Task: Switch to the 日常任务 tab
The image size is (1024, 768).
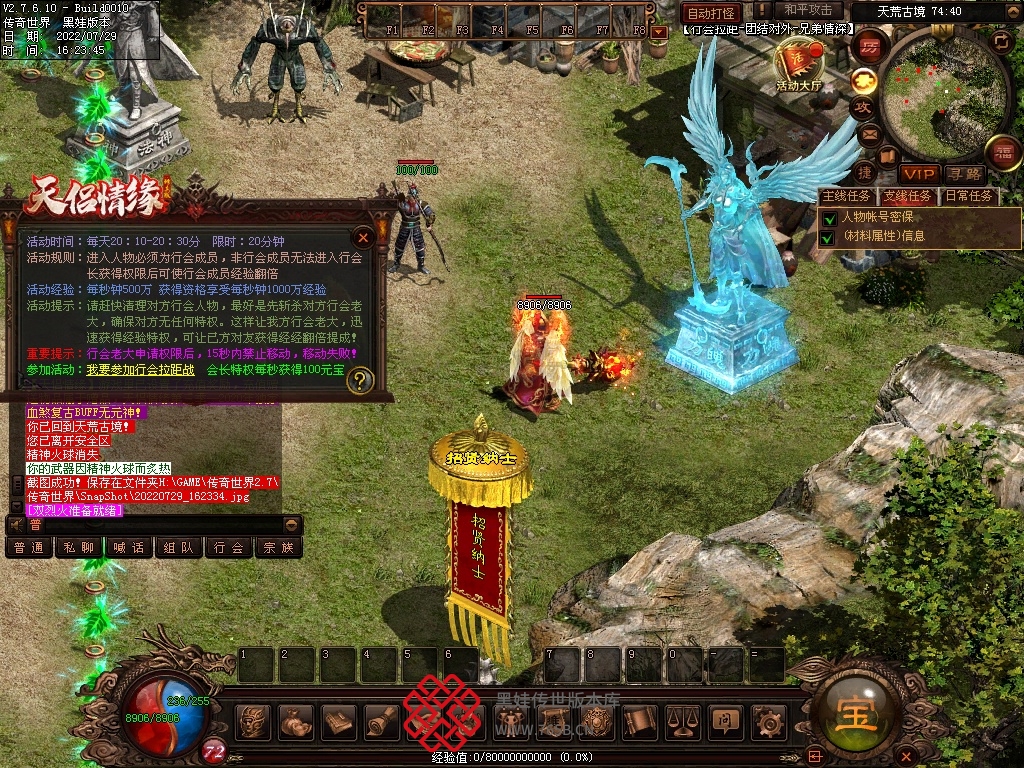Action: tap(969, 196)
